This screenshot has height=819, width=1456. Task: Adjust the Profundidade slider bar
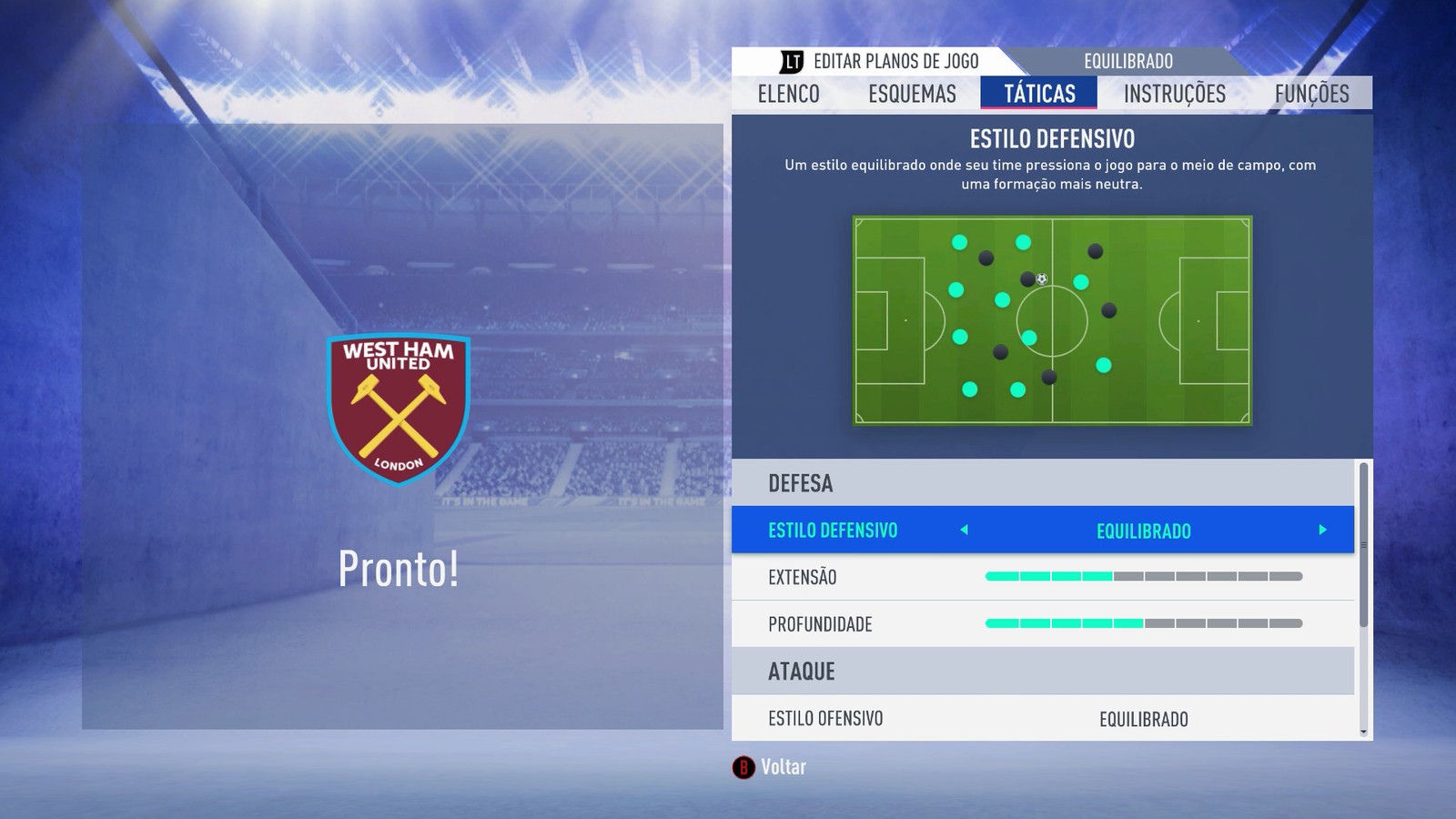tap(1144, 623)
